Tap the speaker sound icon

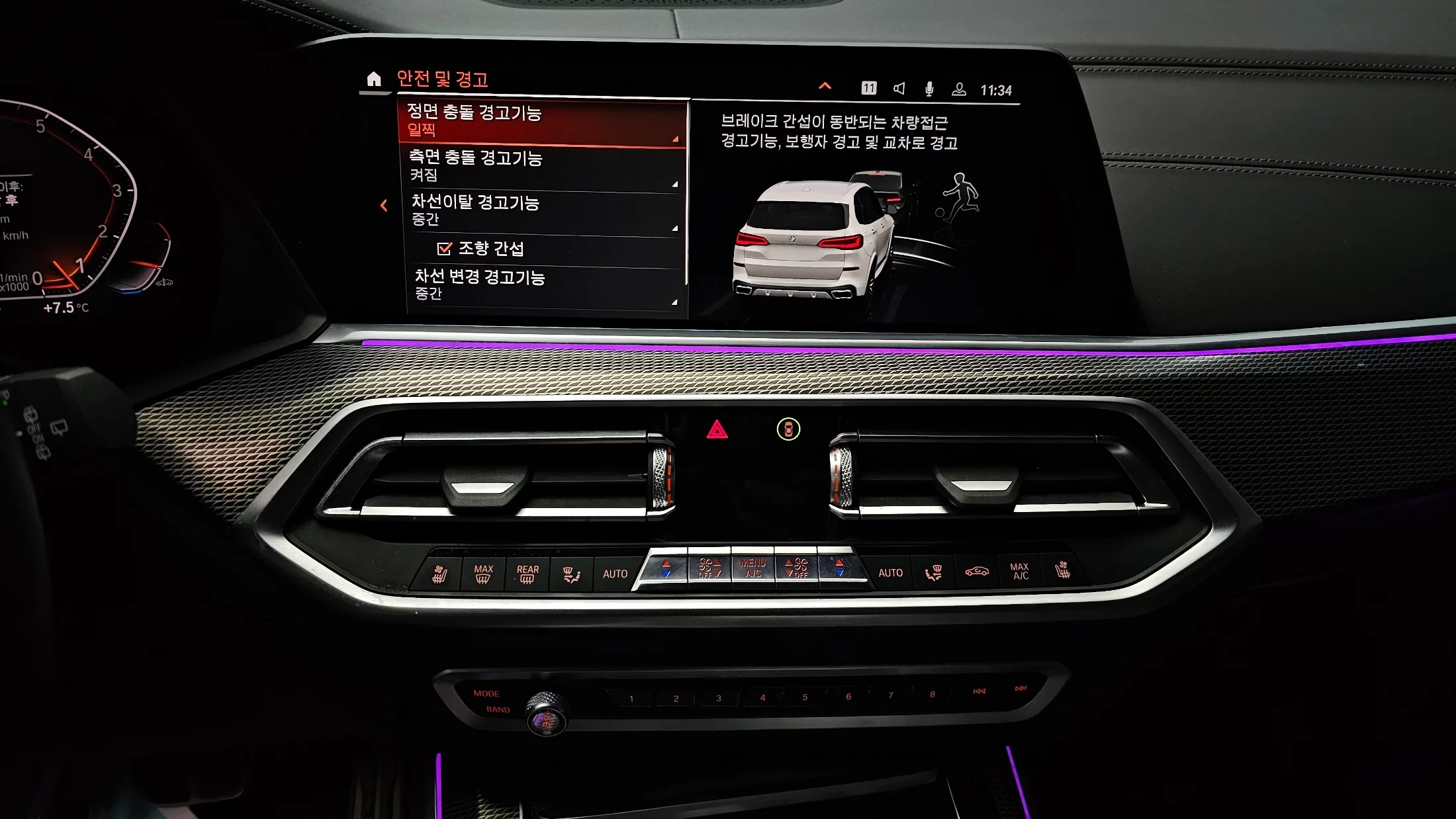(x=899, y=89)
